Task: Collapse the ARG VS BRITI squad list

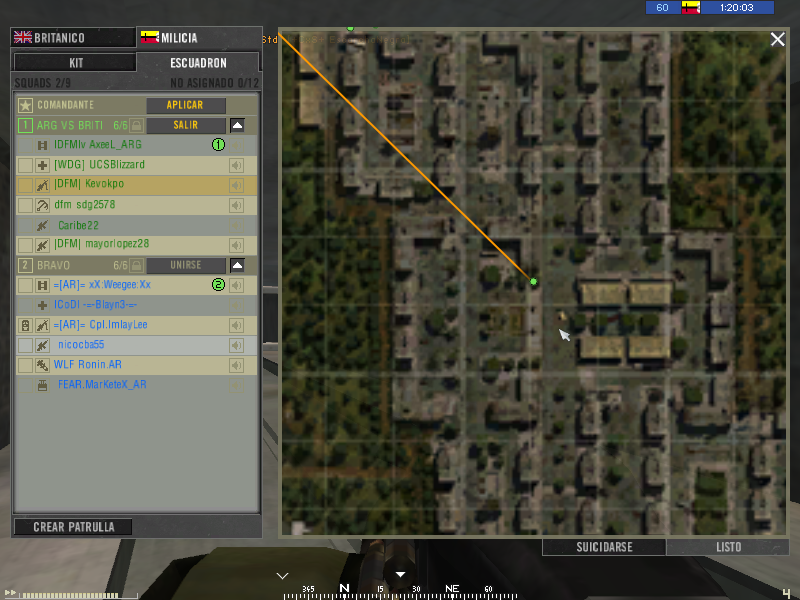Action: [x=237, y=125]
